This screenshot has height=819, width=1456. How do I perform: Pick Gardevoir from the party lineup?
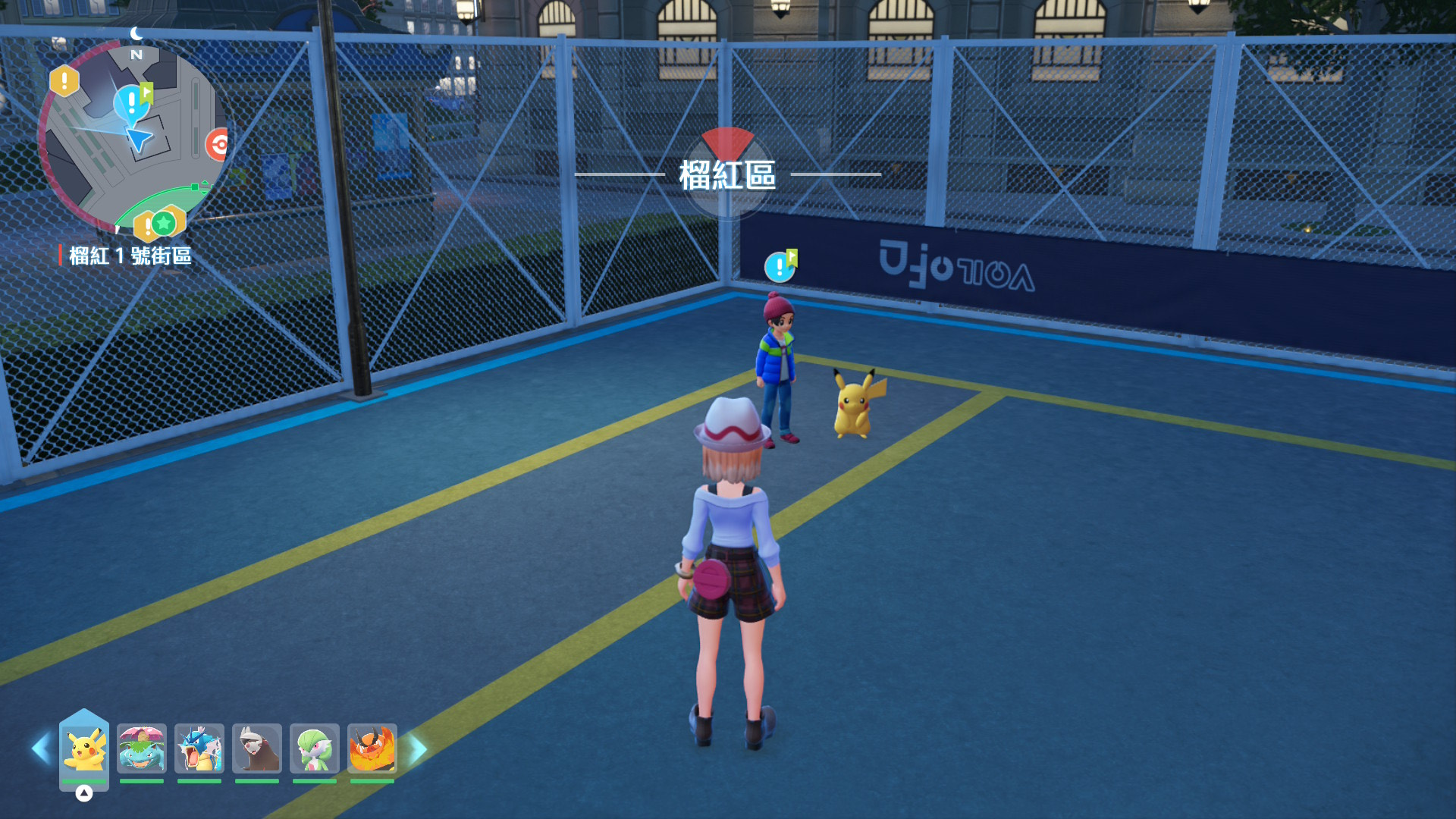pos(315,749)
